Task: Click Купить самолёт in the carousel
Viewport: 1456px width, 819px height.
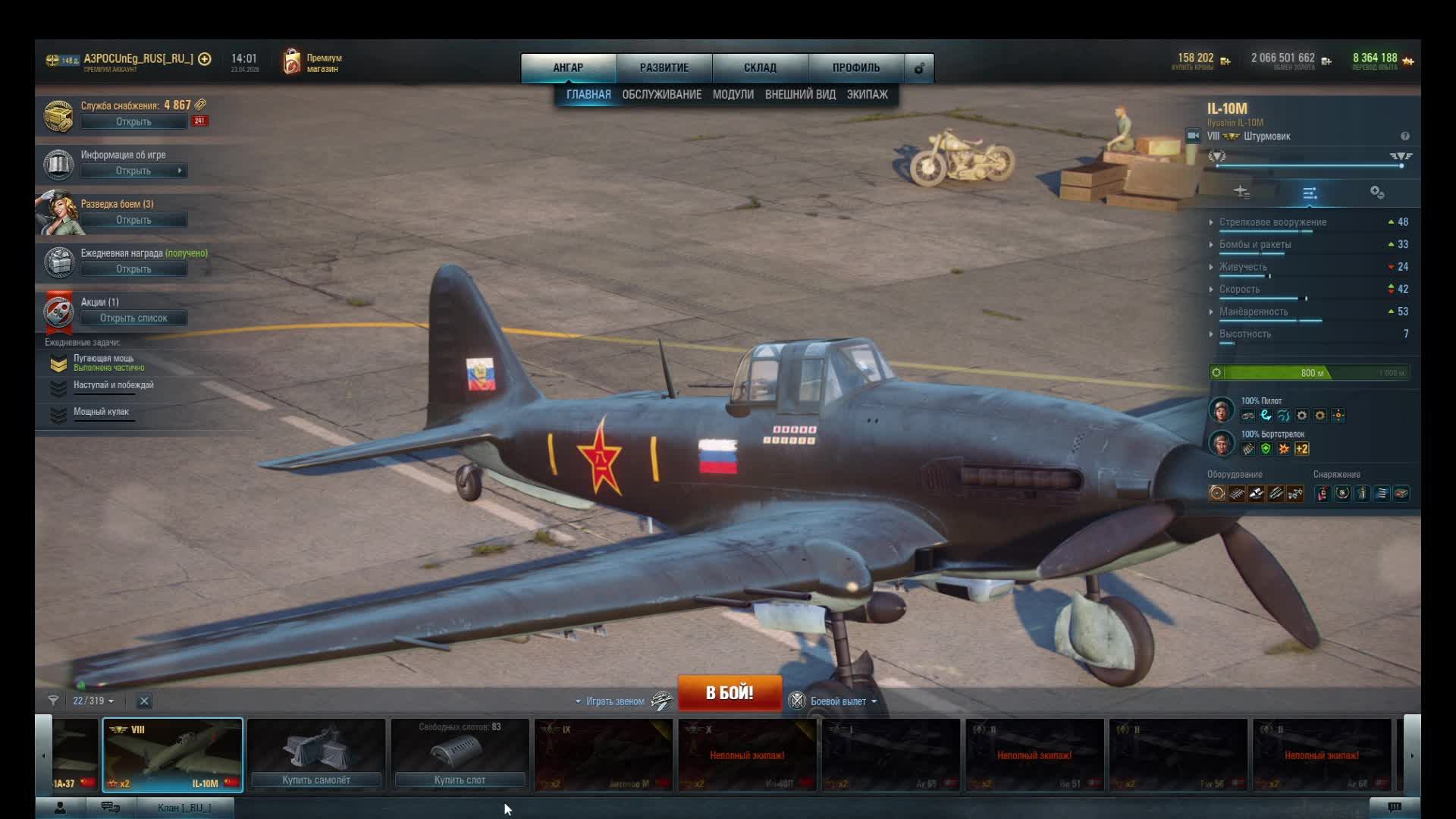Action: coord(316,780)
